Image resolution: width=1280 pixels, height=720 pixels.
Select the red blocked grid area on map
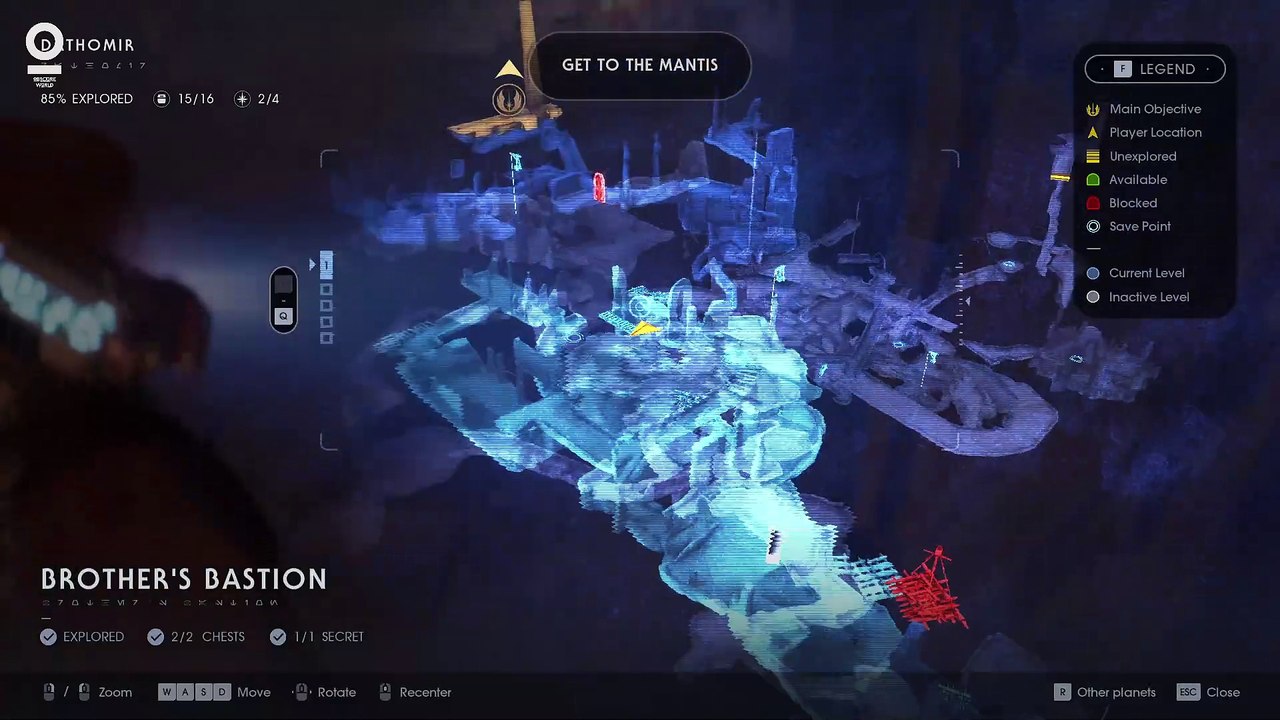coord(927,590)
